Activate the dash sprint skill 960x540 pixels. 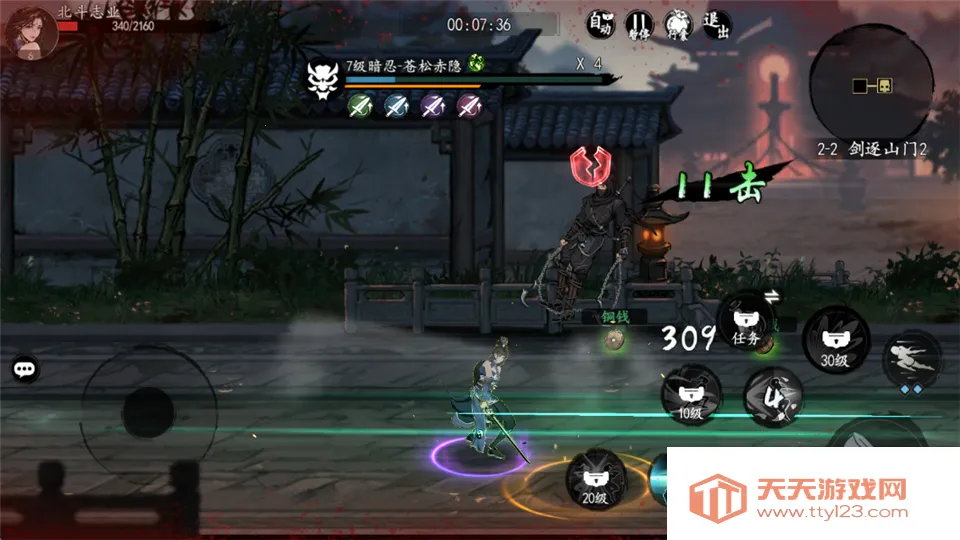[911, 357]
